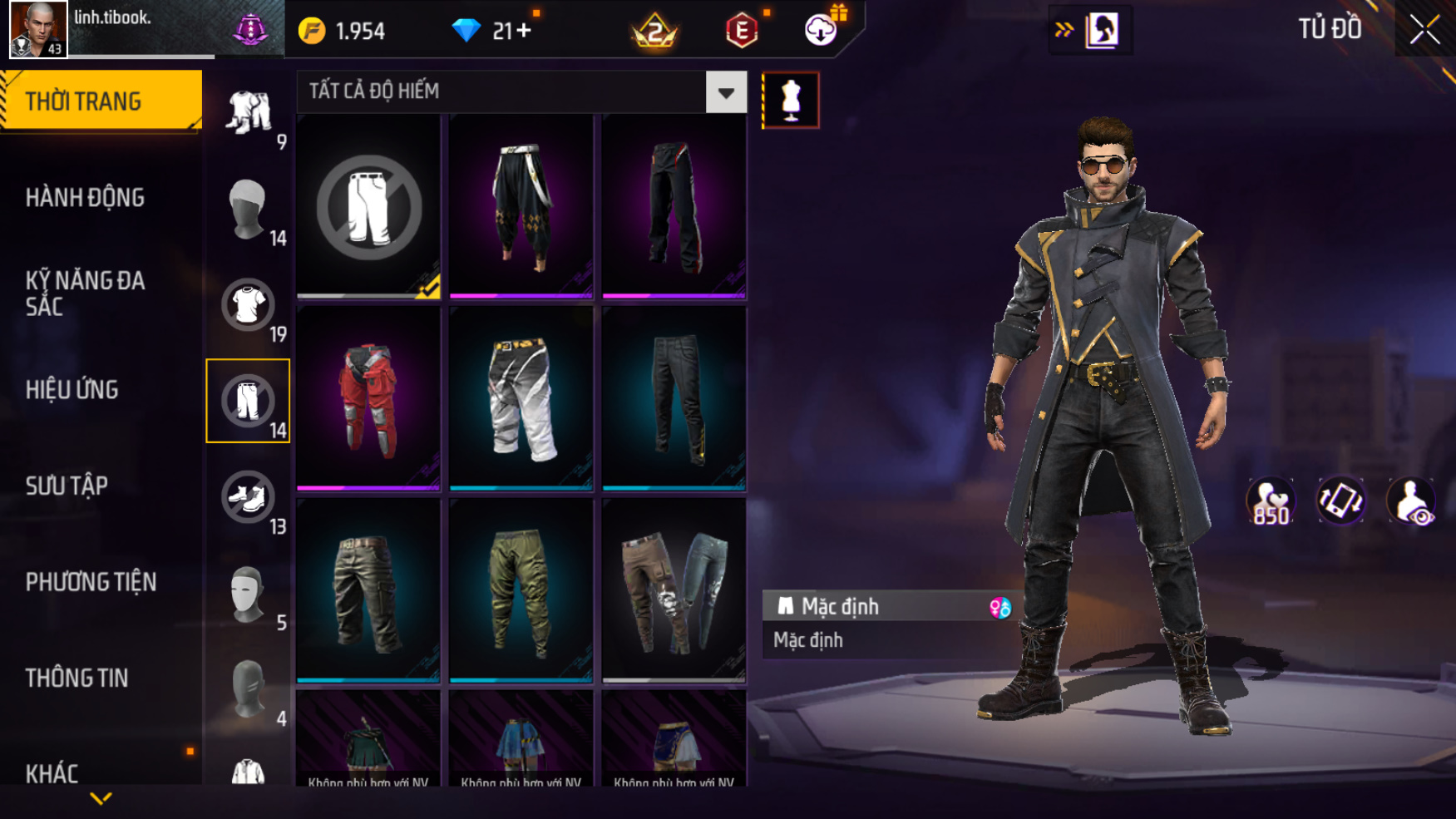Close the wardrobe screen
Image resolution: width=1456 pixels, height=819 pixels.
[1424, 30]
